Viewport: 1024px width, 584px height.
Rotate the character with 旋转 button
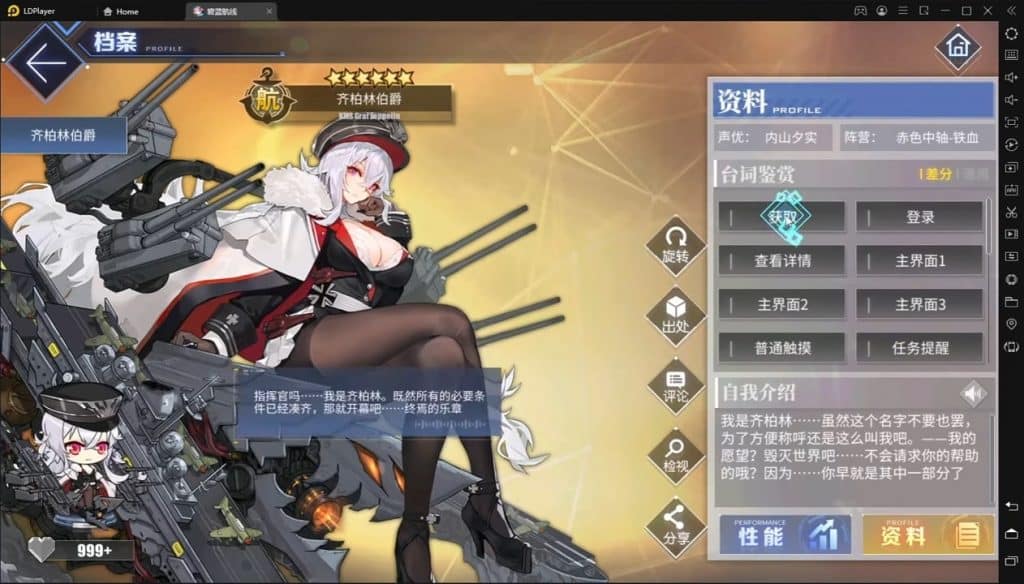click(x=676, y=244)
